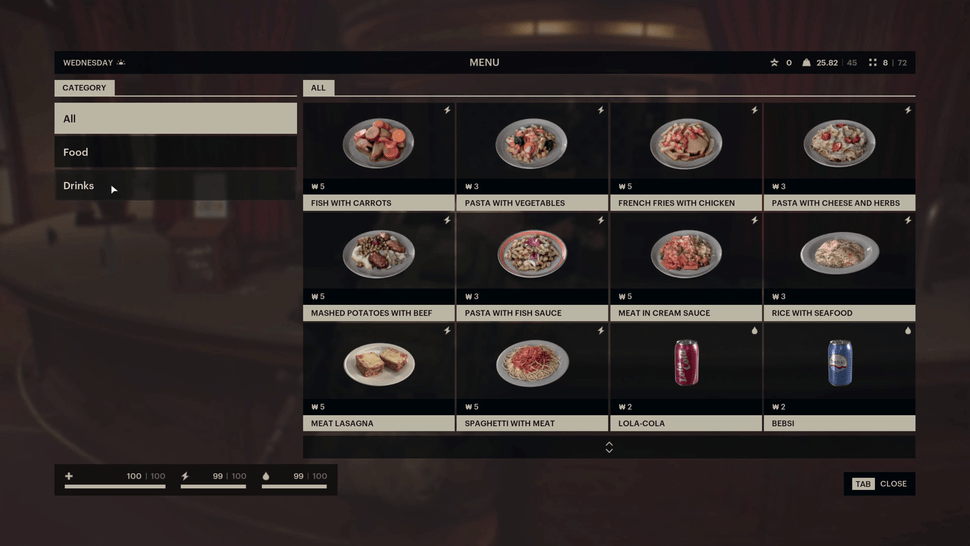The height and width of the screenshot is (546, 970).
Task: Select the Fish with Carrots dish
Action: click(x=379, y=145)
